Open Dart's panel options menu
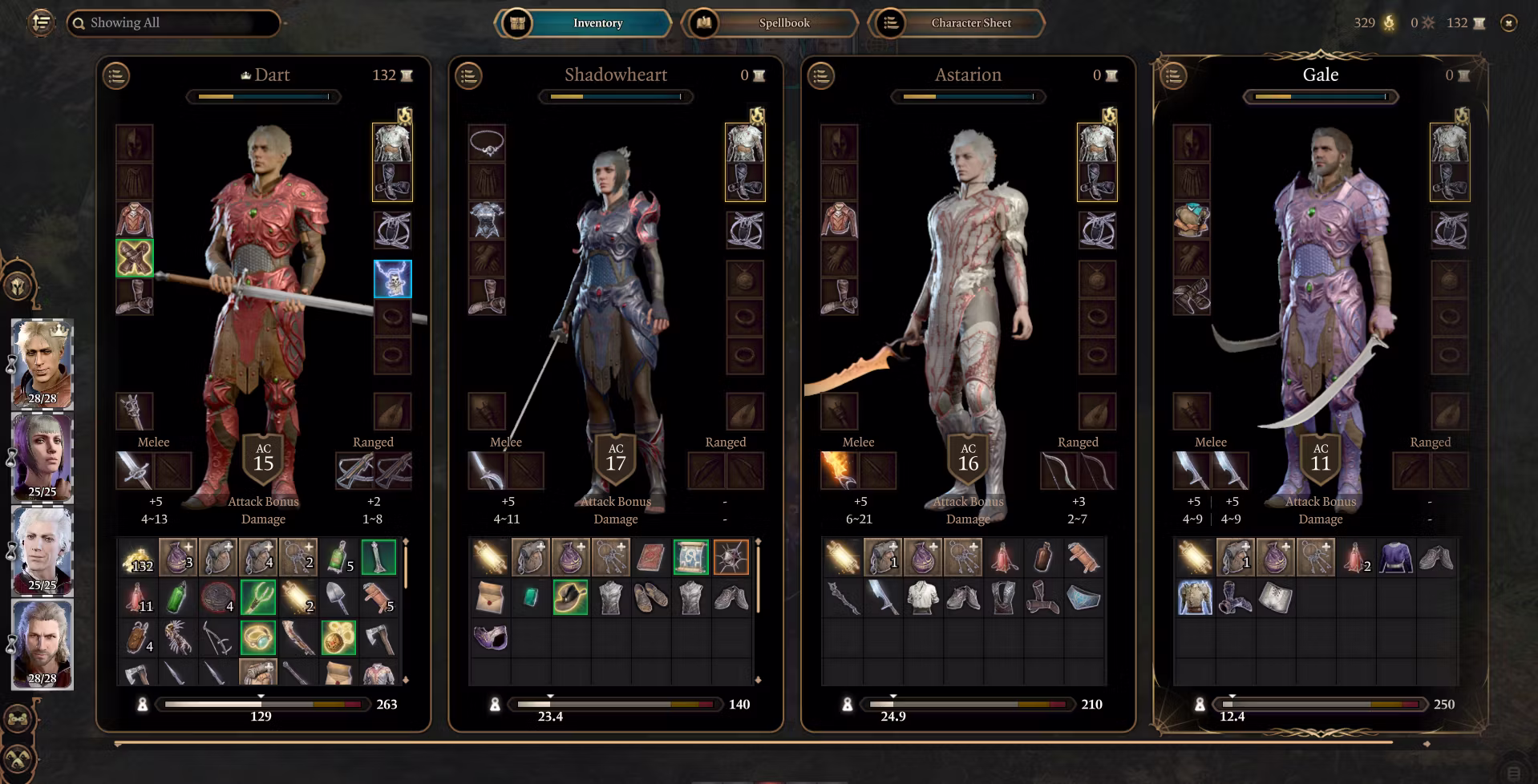The height and width of the screenshot is (784, 1538). 116,76
